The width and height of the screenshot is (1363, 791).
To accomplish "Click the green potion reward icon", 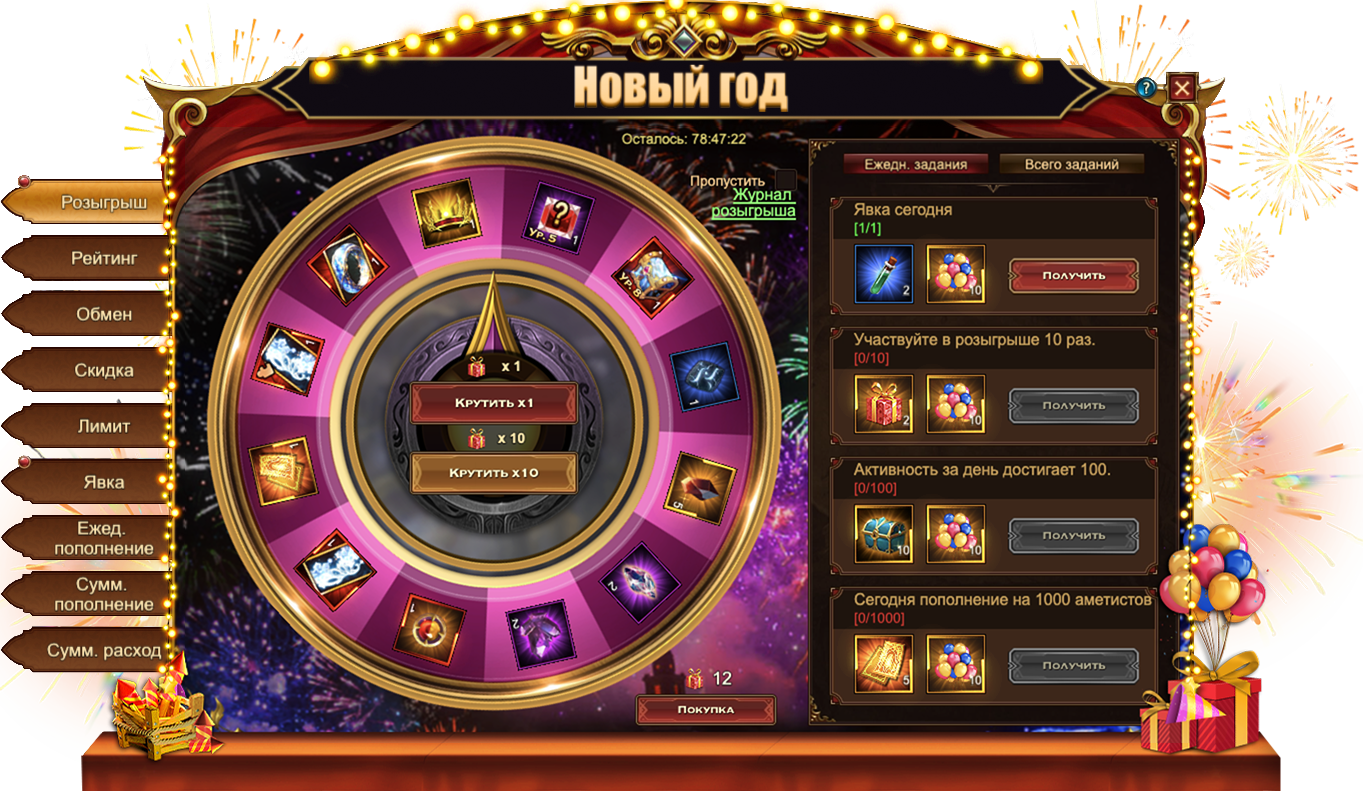I will (883, 274).
